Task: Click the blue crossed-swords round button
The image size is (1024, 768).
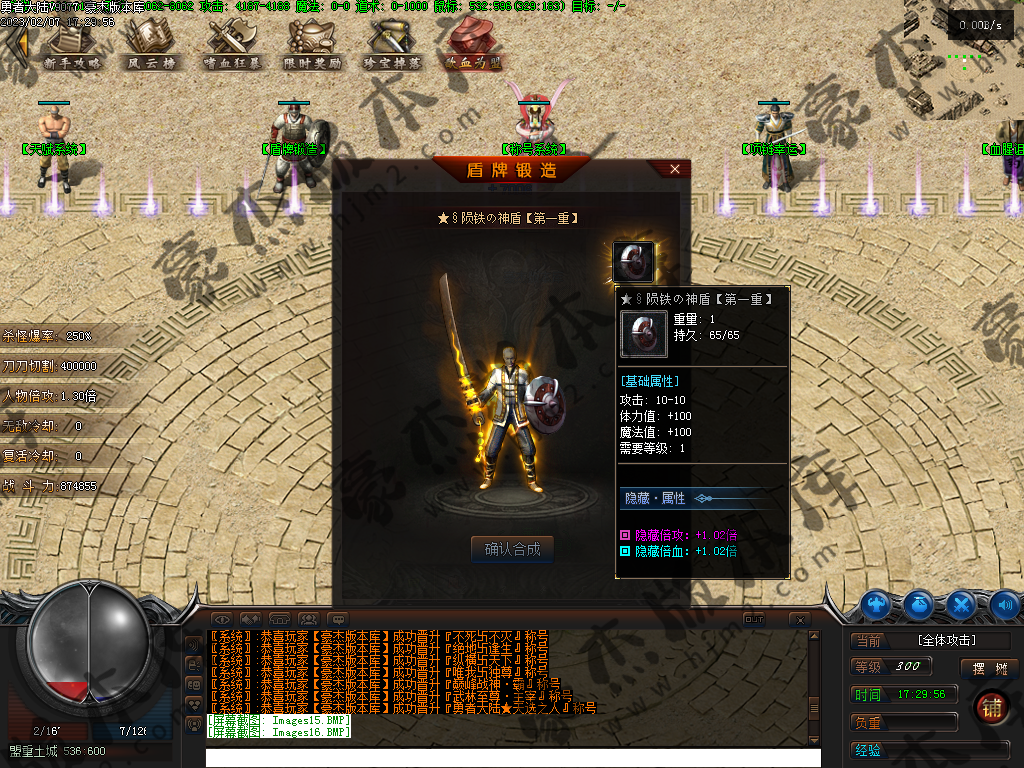Action: coord(962,604)
